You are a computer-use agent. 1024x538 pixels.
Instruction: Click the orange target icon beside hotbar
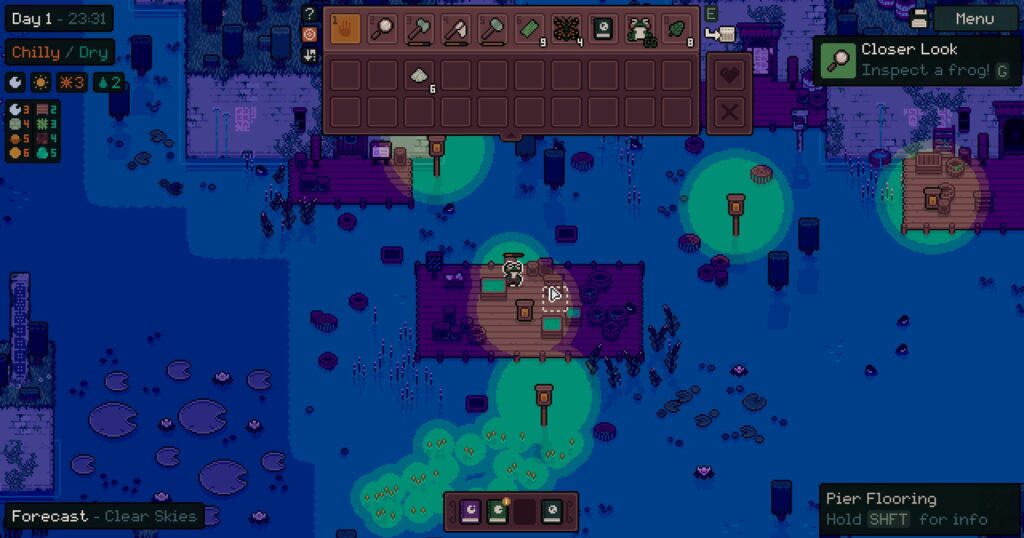click(309, 34)
